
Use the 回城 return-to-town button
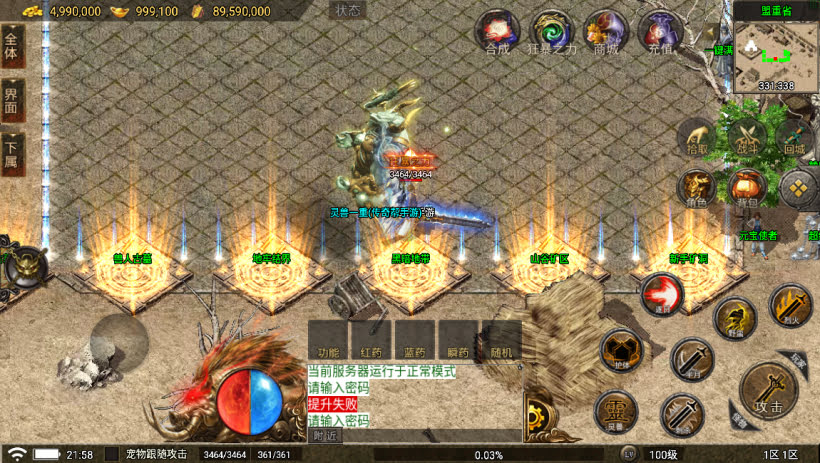tap(795, 136)
